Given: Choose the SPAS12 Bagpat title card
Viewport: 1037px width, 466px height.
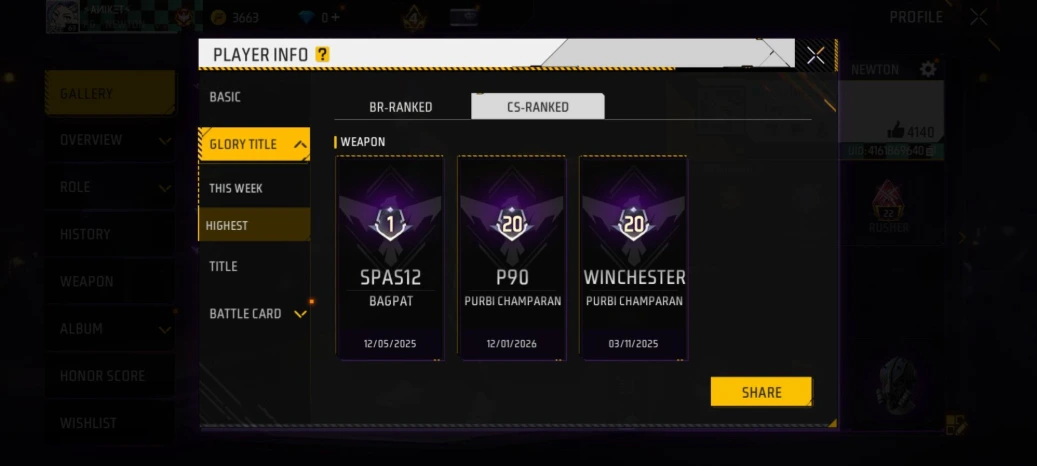Looking at the screenshot, I should tap(390, 257).
